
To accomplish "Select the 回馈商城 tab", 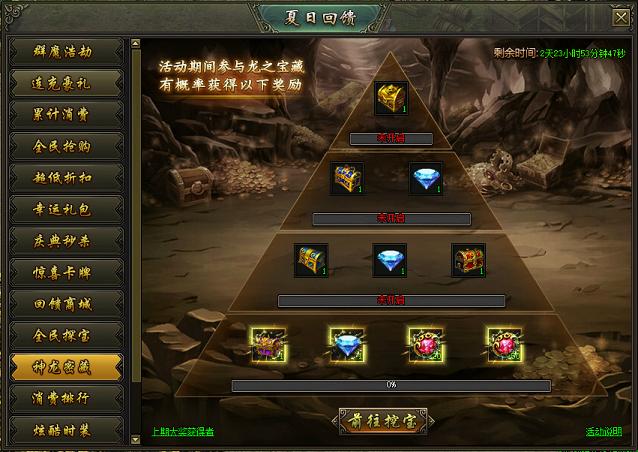I will pos(66,302).
